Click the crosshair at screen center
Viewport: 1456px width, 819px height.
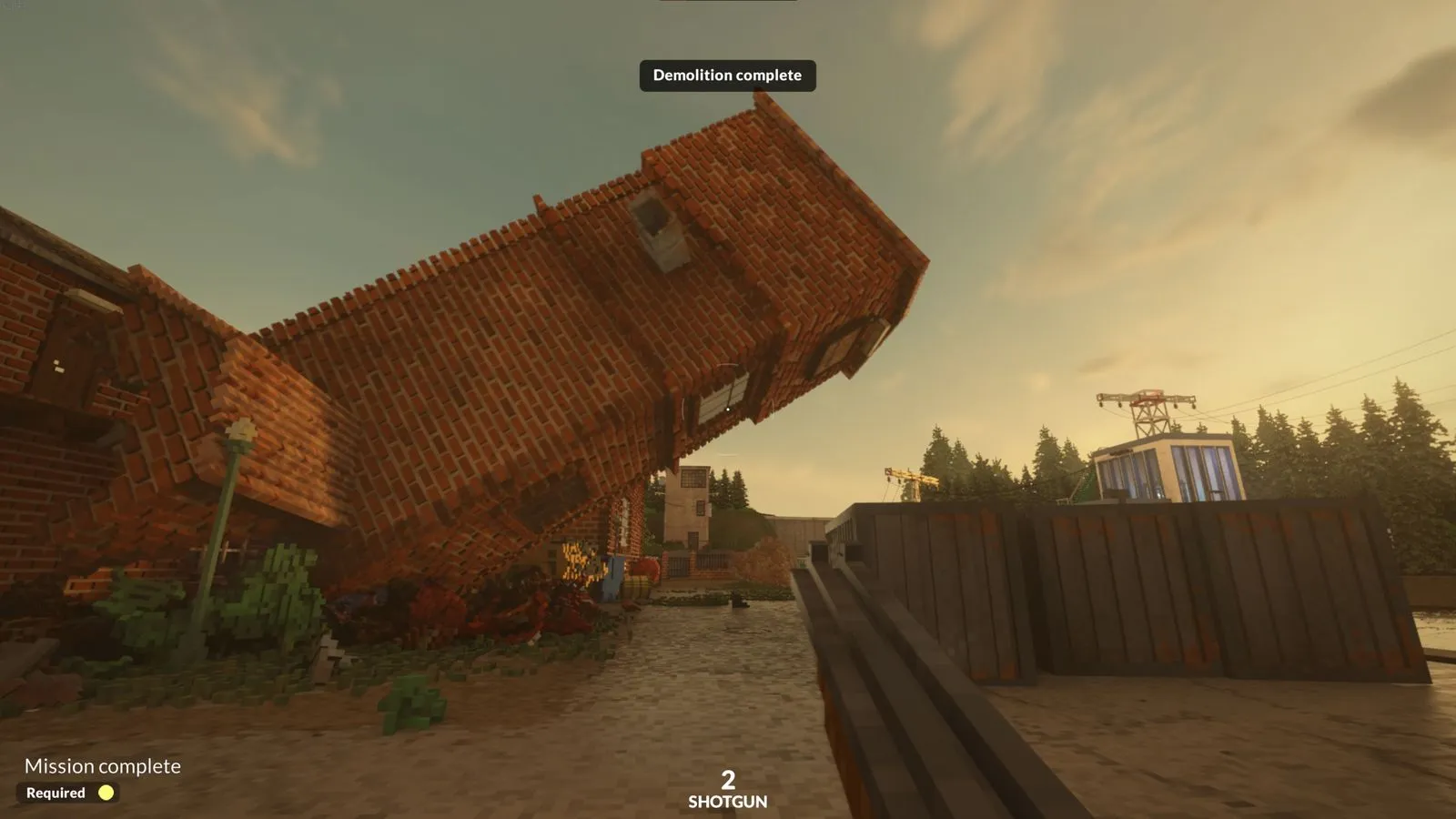pos(728,409)
